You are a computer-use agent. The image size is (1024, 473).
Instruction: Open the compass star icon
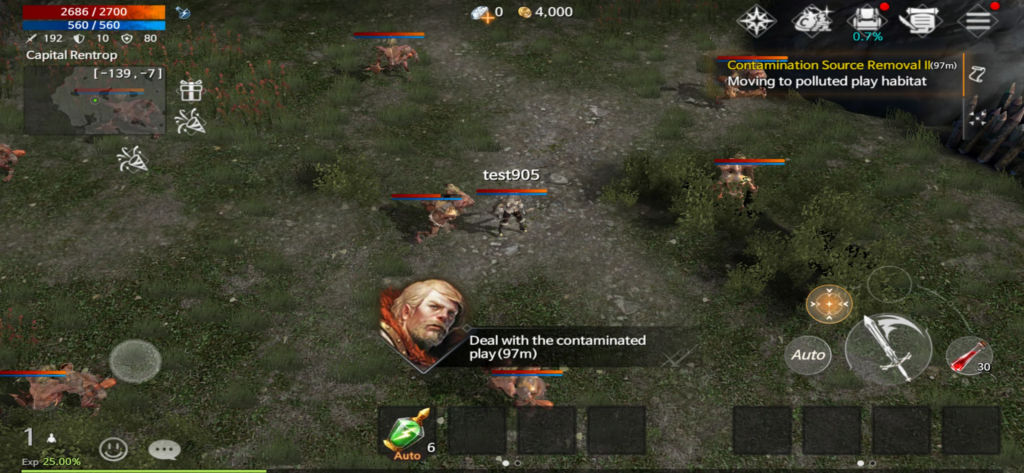[757, 19]
